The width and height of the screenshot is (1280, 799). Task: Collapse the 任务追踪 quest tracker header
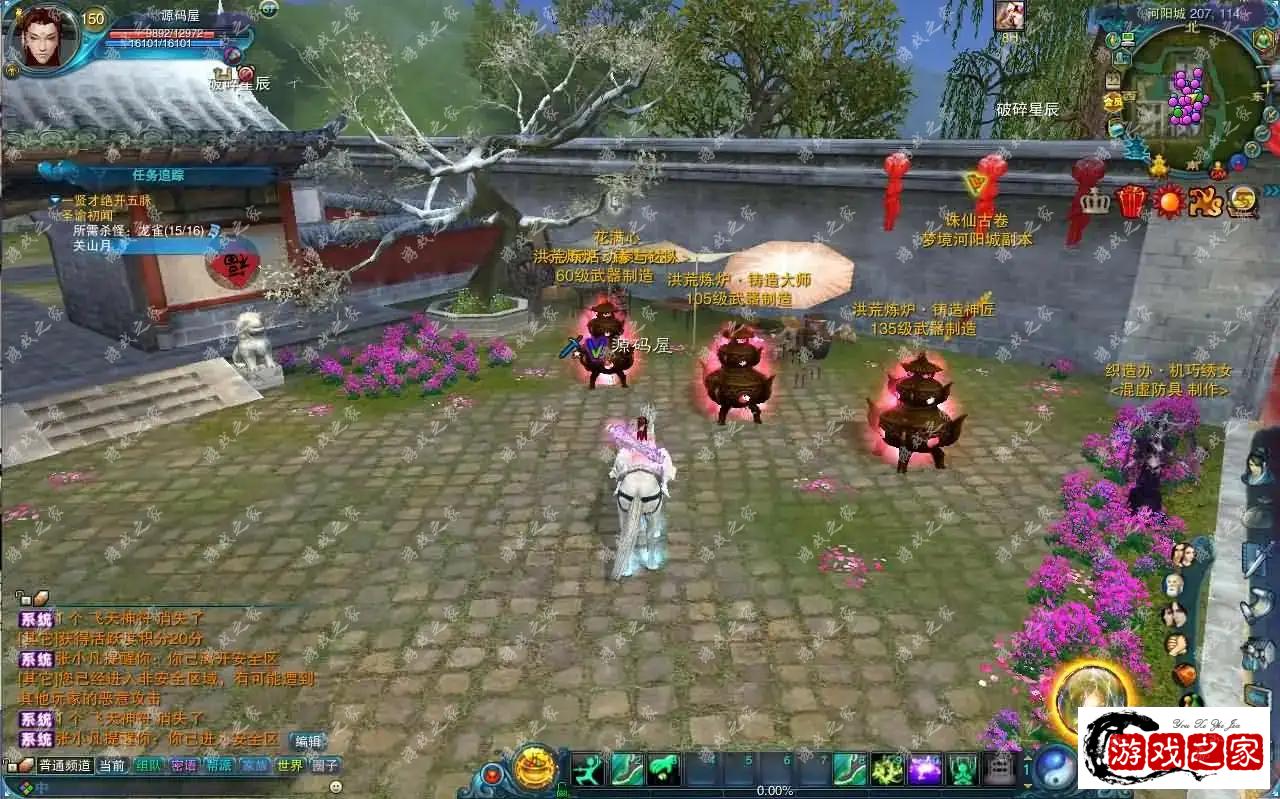pos(158,174)
